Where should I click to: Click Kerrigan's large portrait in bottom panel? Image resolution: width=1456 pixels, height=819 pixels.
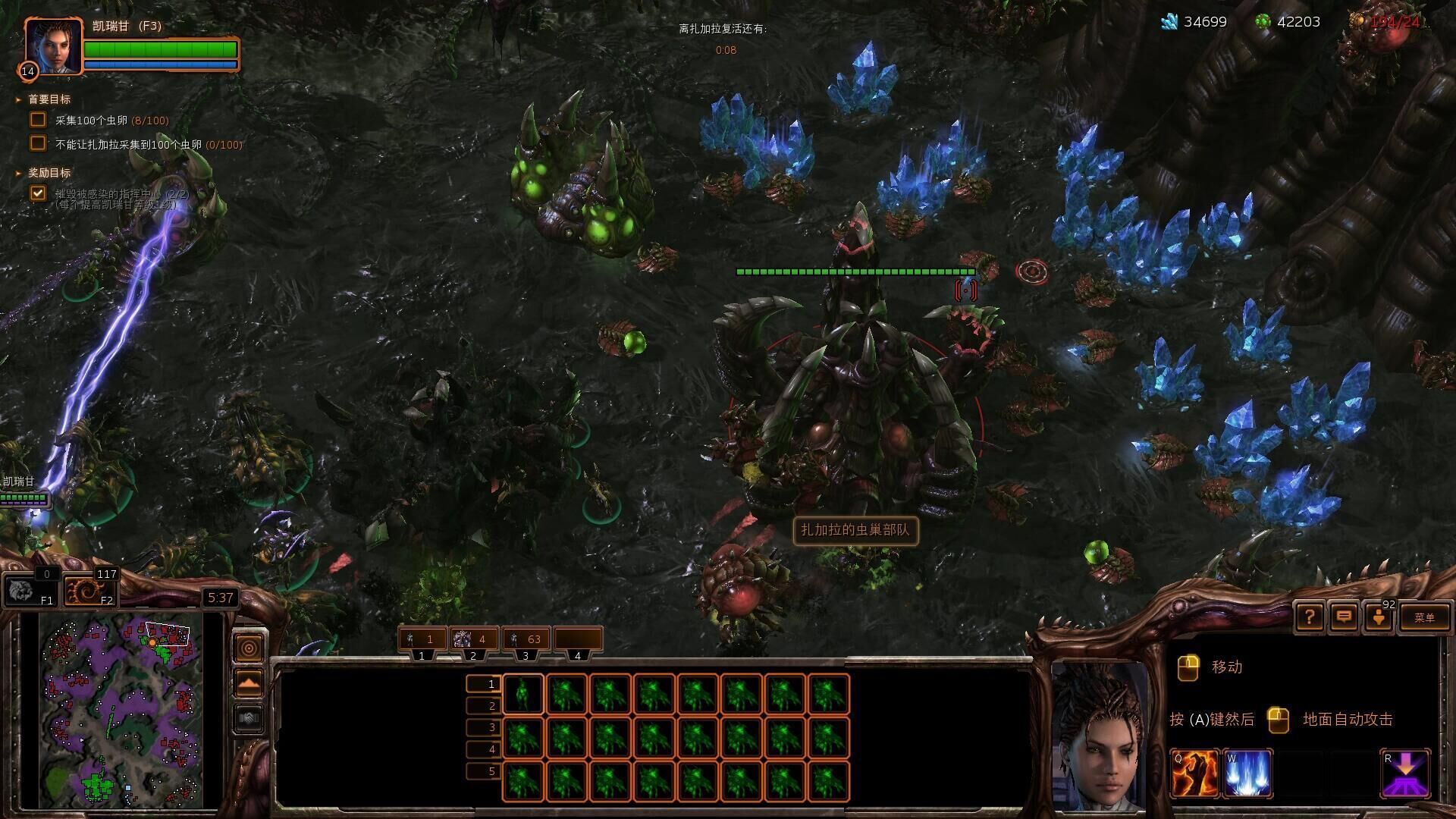[x=1100, y=736]
